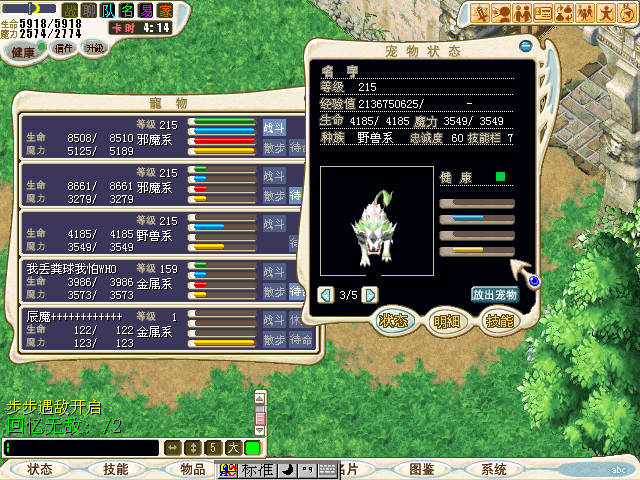The image size is (640, 480).
Task: Open the 状态 status menu at bottom
Action: [x=40, y=469]
